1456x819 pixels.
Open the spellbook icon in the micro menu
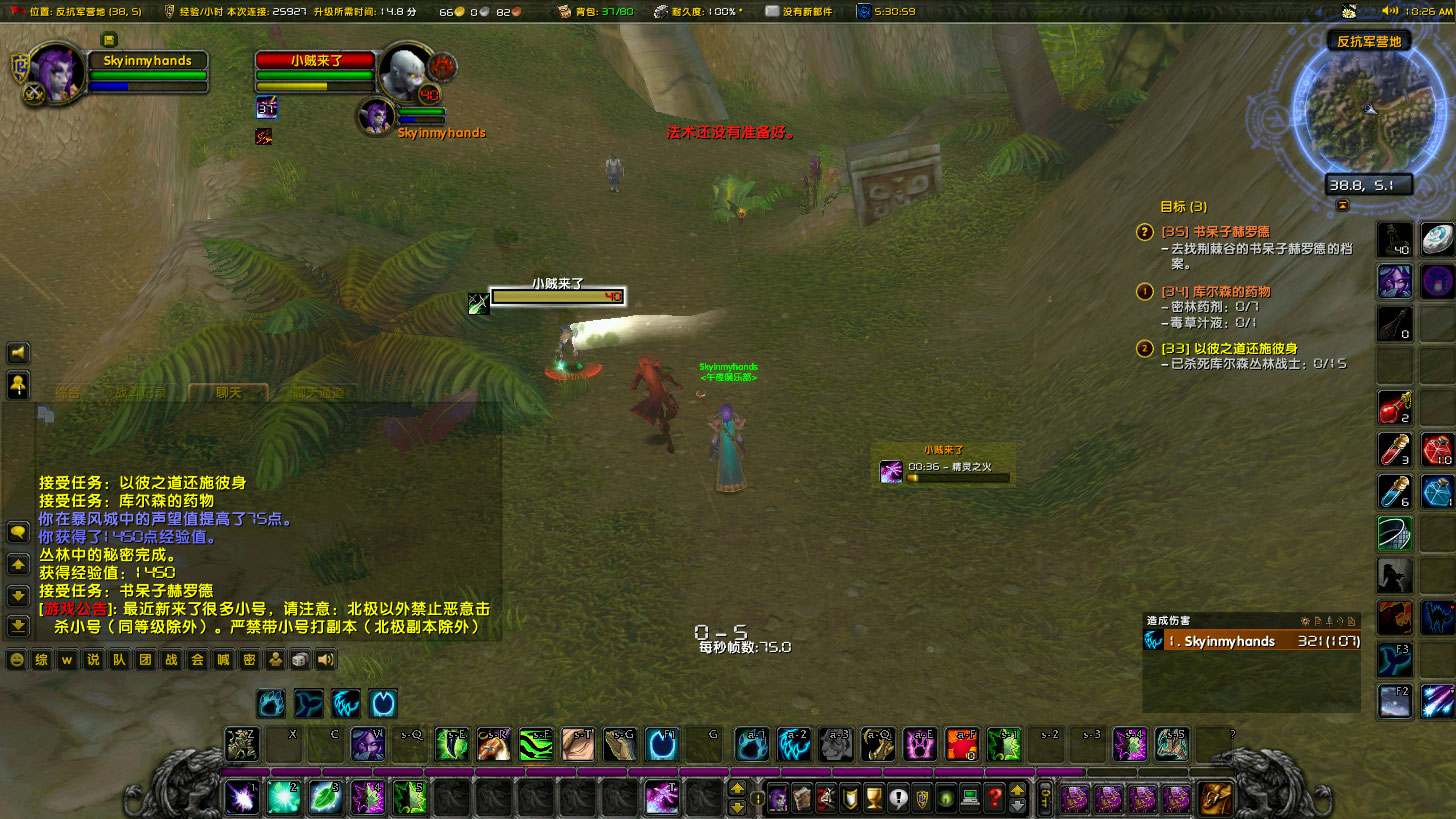pos(801,797)
